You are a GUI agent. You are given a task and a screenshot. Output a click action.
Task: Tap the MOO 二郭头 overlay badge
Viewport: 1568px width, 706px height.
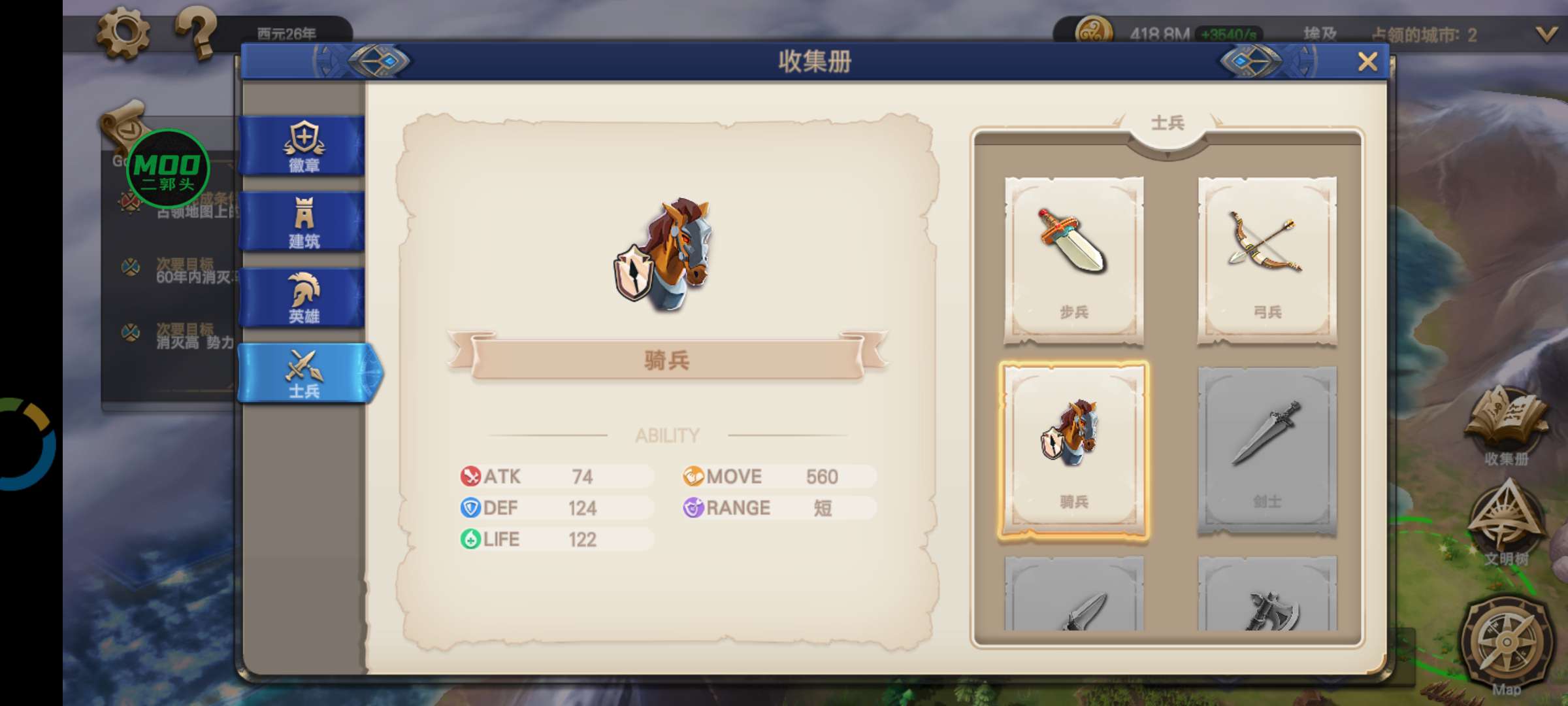point(168,169)
